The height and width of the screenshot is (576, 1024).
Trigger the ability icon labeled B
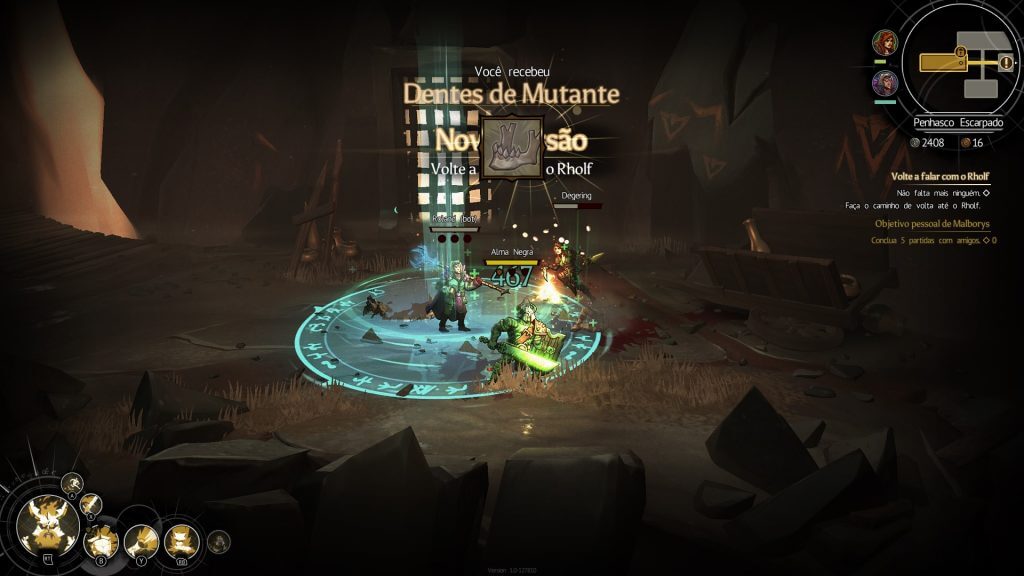coord(101,543)
